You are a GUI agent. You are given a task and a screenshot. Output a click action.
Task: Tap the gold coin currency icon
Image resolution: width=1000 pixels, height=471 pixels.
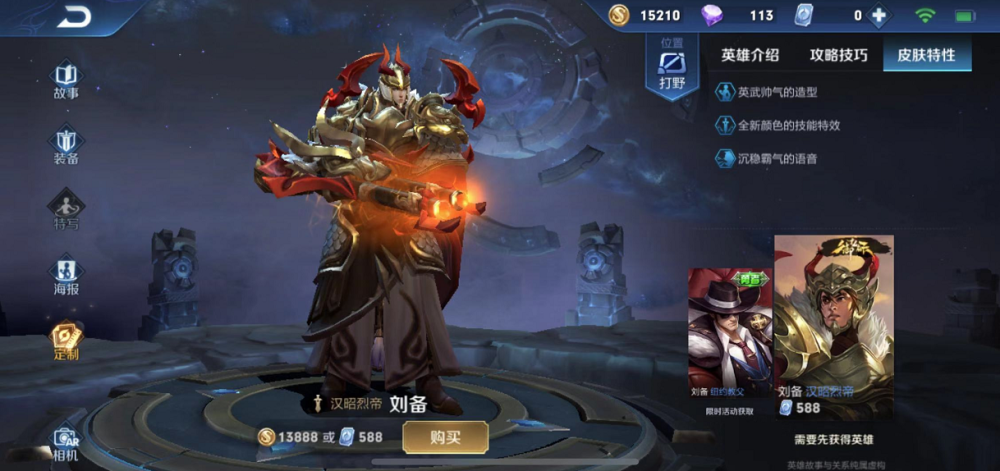[620, 16]
